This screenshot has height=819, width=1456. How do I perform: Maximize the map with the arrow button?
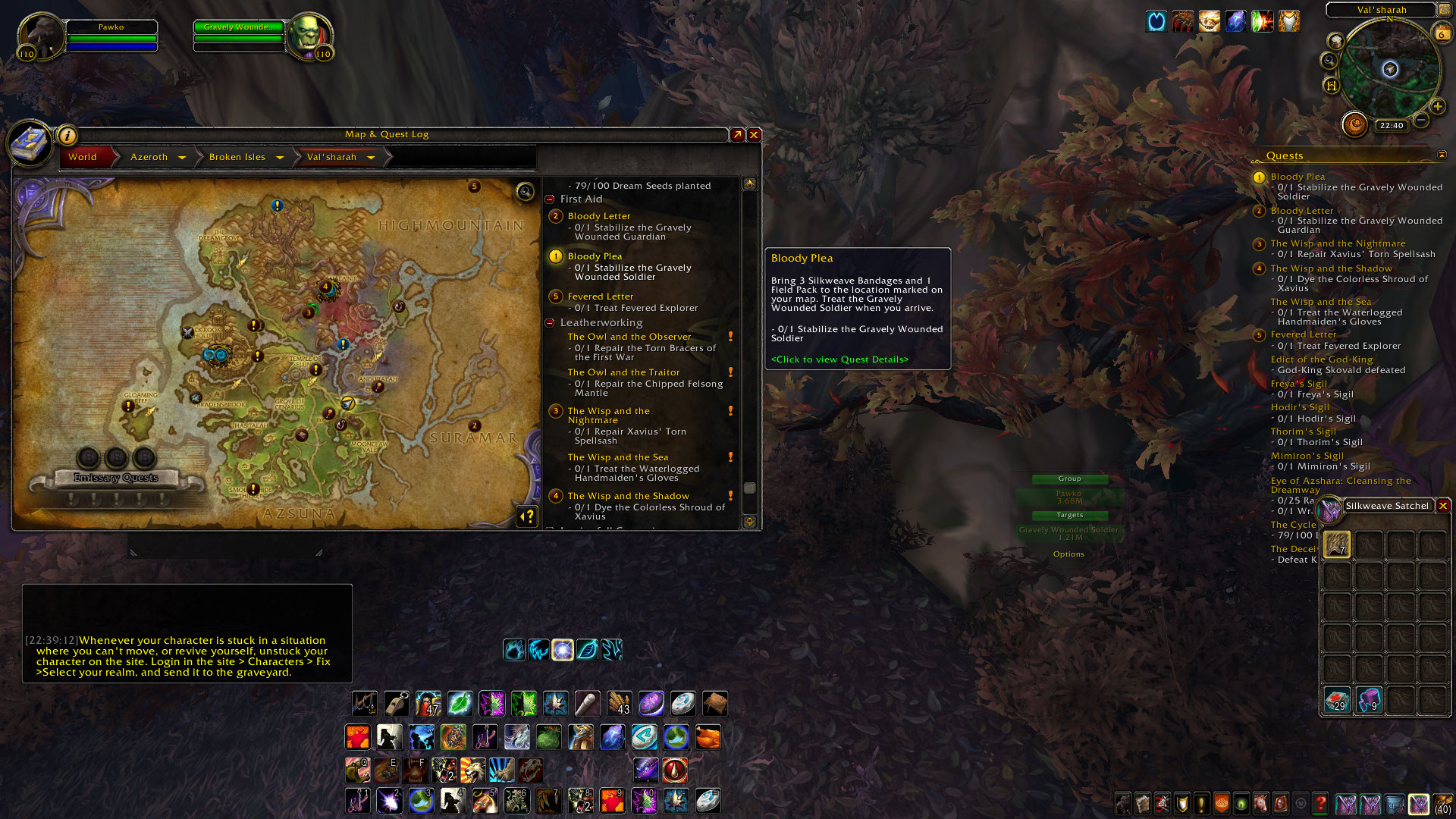(x=737, y=135)
